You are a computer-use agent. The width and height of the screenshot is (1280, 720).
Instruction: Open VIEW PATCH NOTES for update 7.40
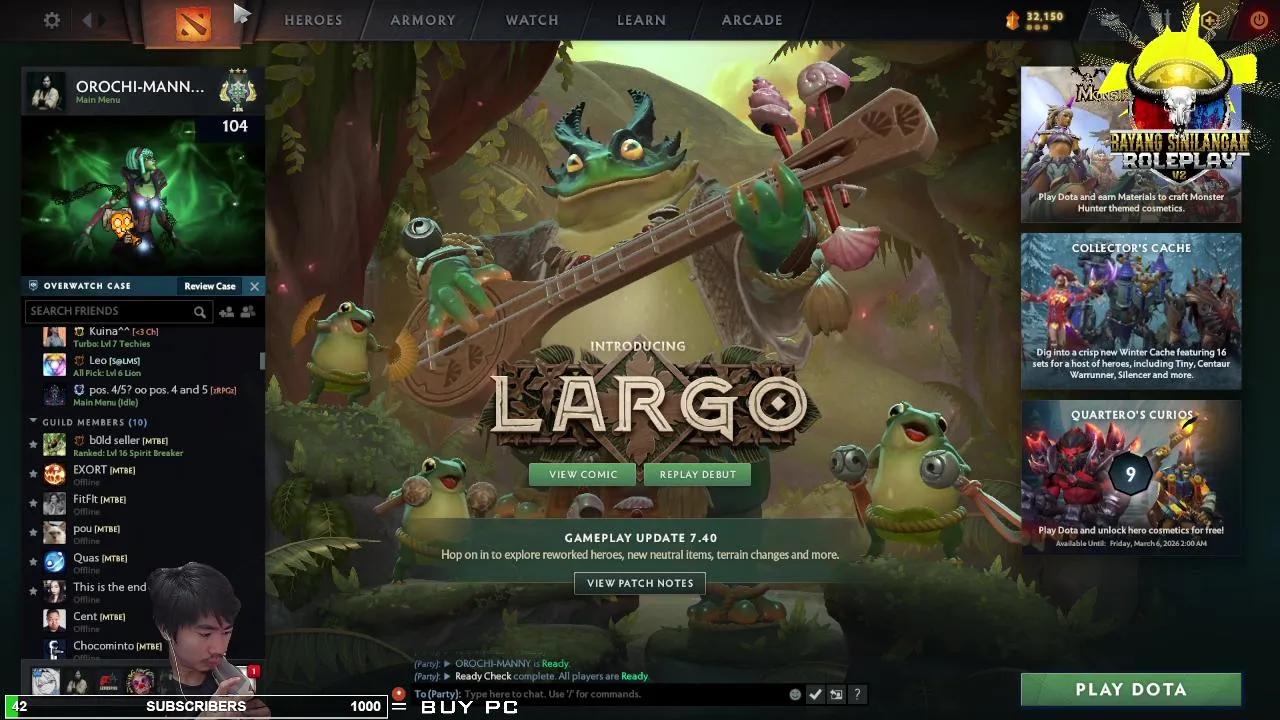click(x=639, y=583)
